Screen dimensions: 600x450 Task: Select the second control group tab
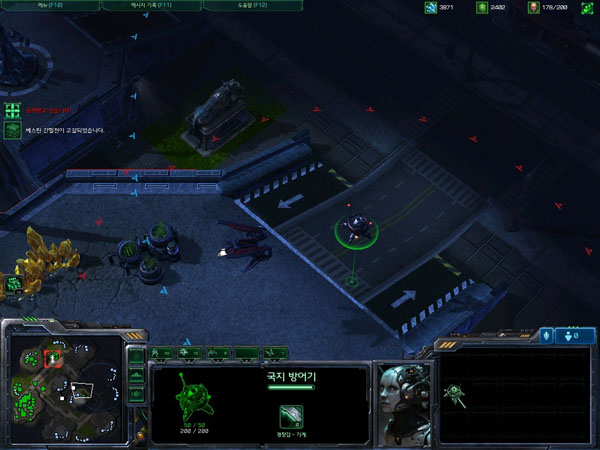[189, 352]
